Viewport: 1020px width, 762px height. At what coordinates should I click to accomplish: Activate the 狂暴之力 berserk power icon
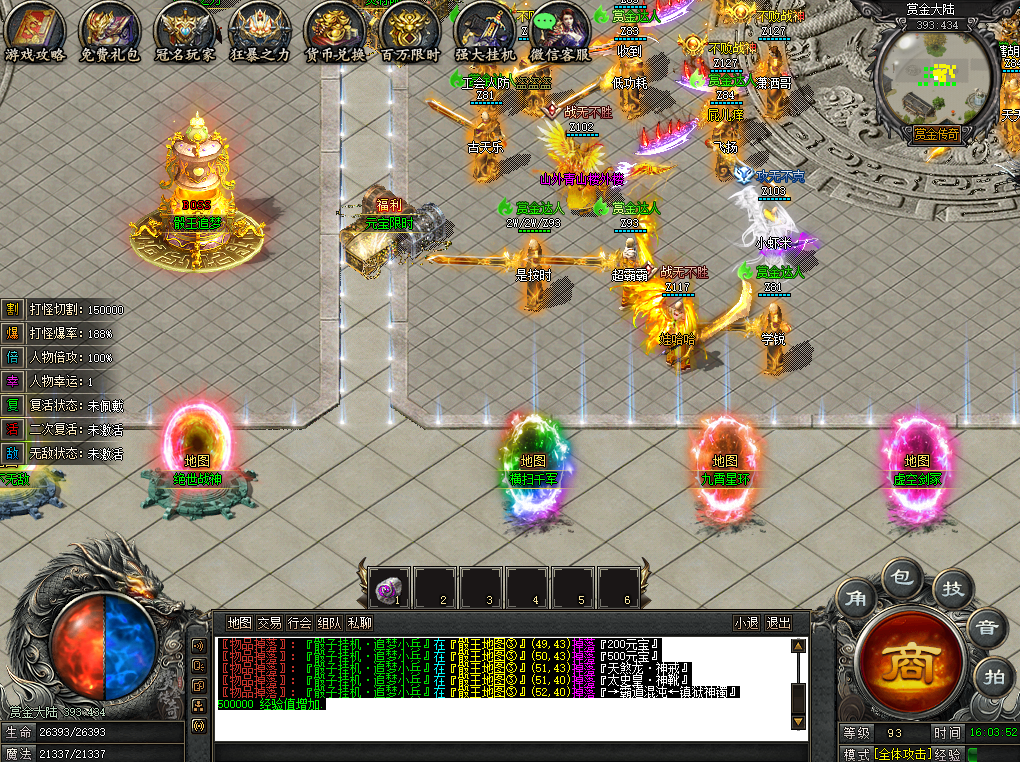(260, 31)
